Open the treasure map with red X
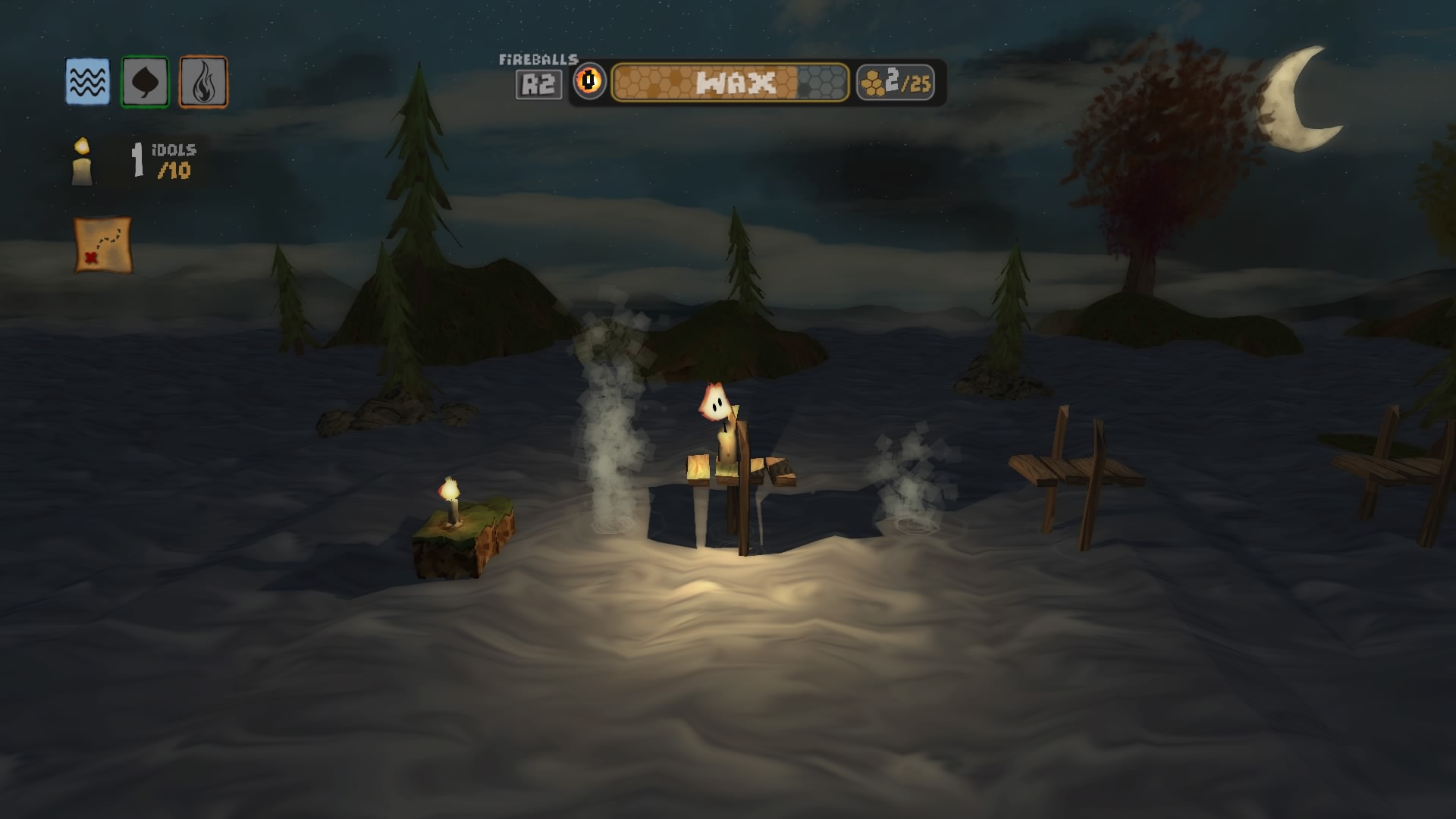Screen dimensions: 1456x819 pos(103,246)
